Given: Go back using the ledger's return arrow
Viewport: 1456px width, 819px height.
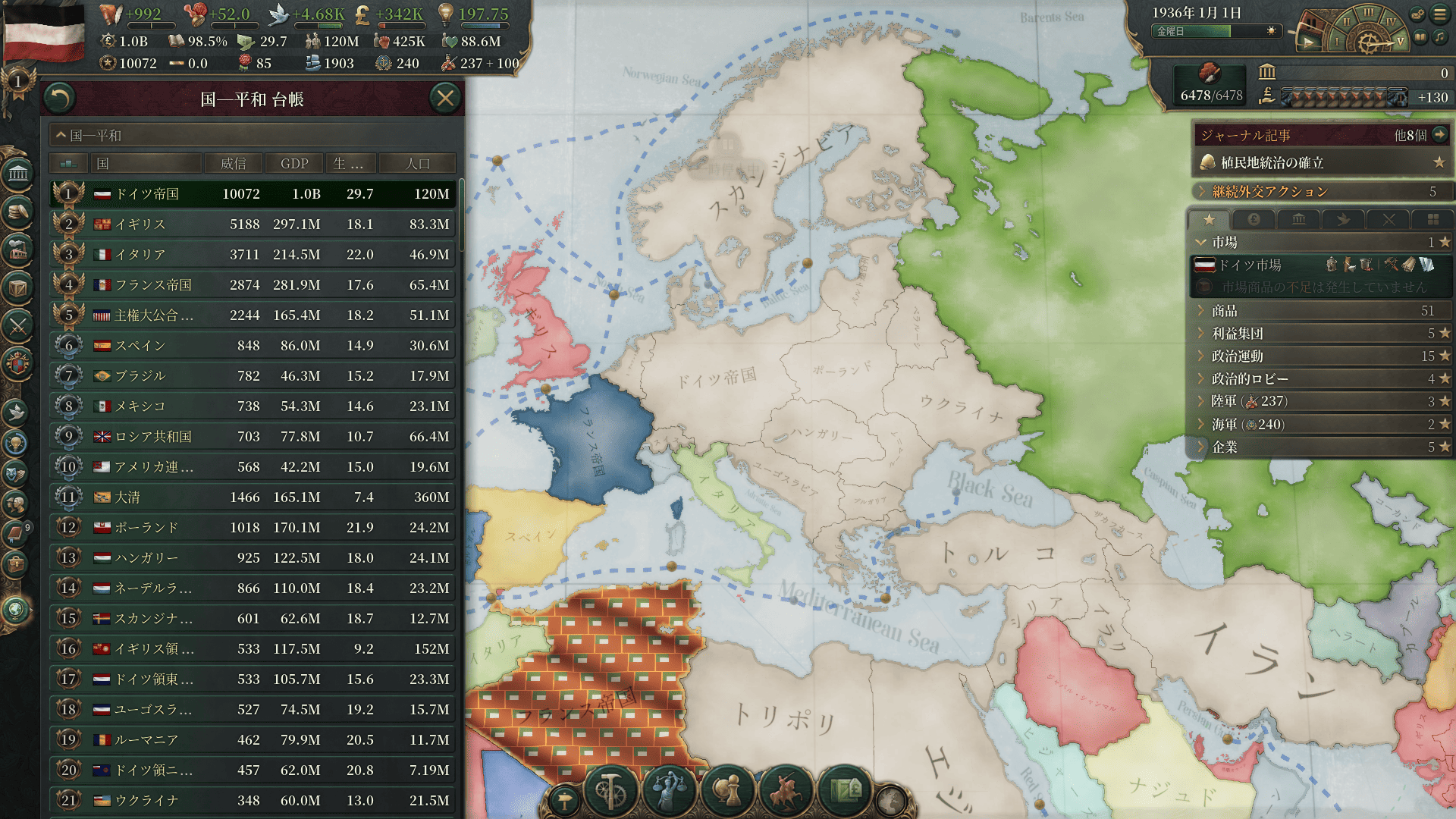Looking at the screenshot, I should pyautogui.click(x=60, y=99).
